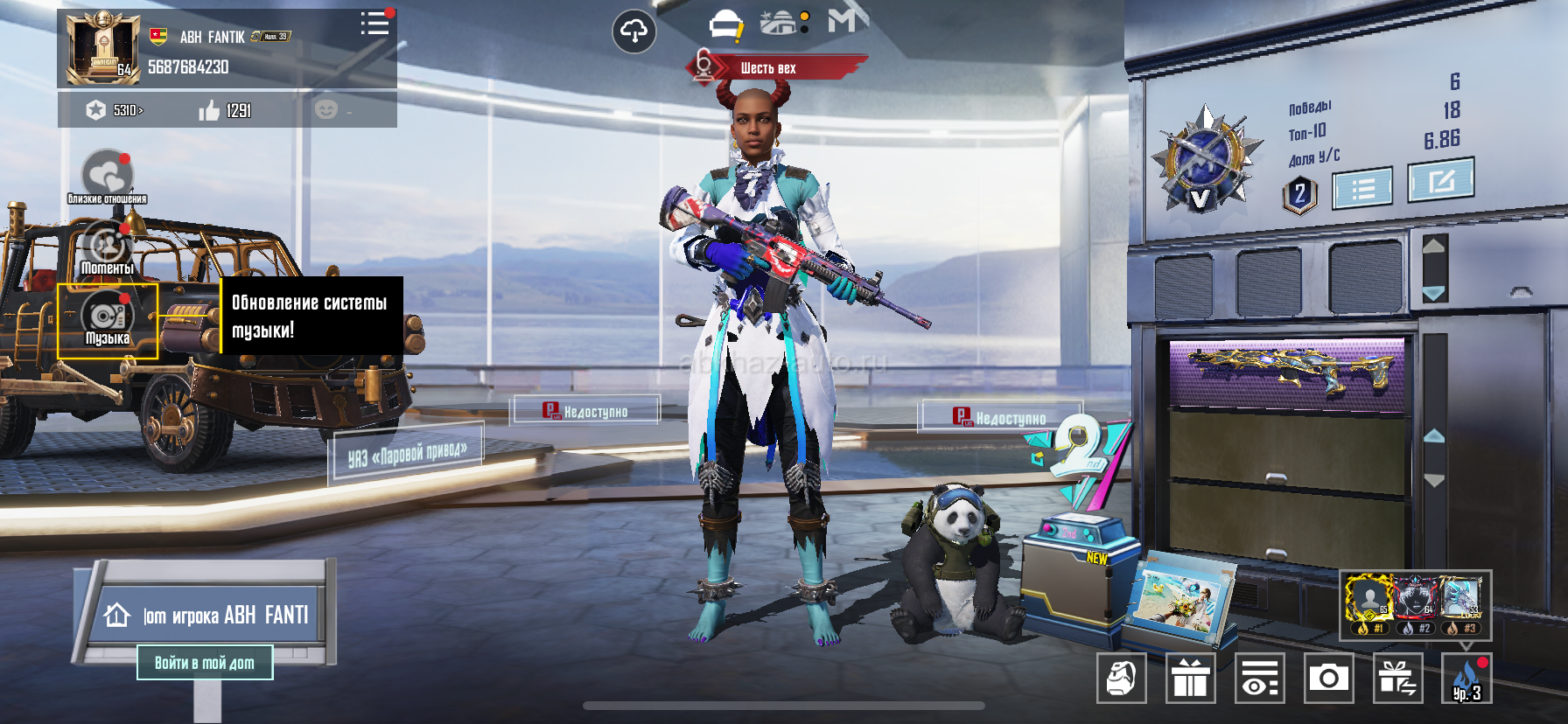Select the #1 ranked player avatar

tap(1368, 600)
